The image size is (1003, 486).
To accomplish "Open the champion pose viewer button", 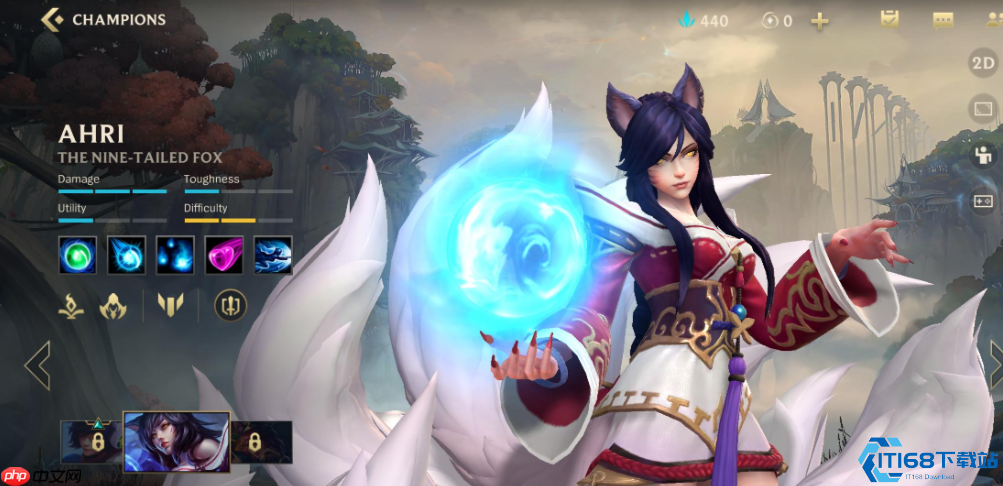I will [x=983, y=155].
